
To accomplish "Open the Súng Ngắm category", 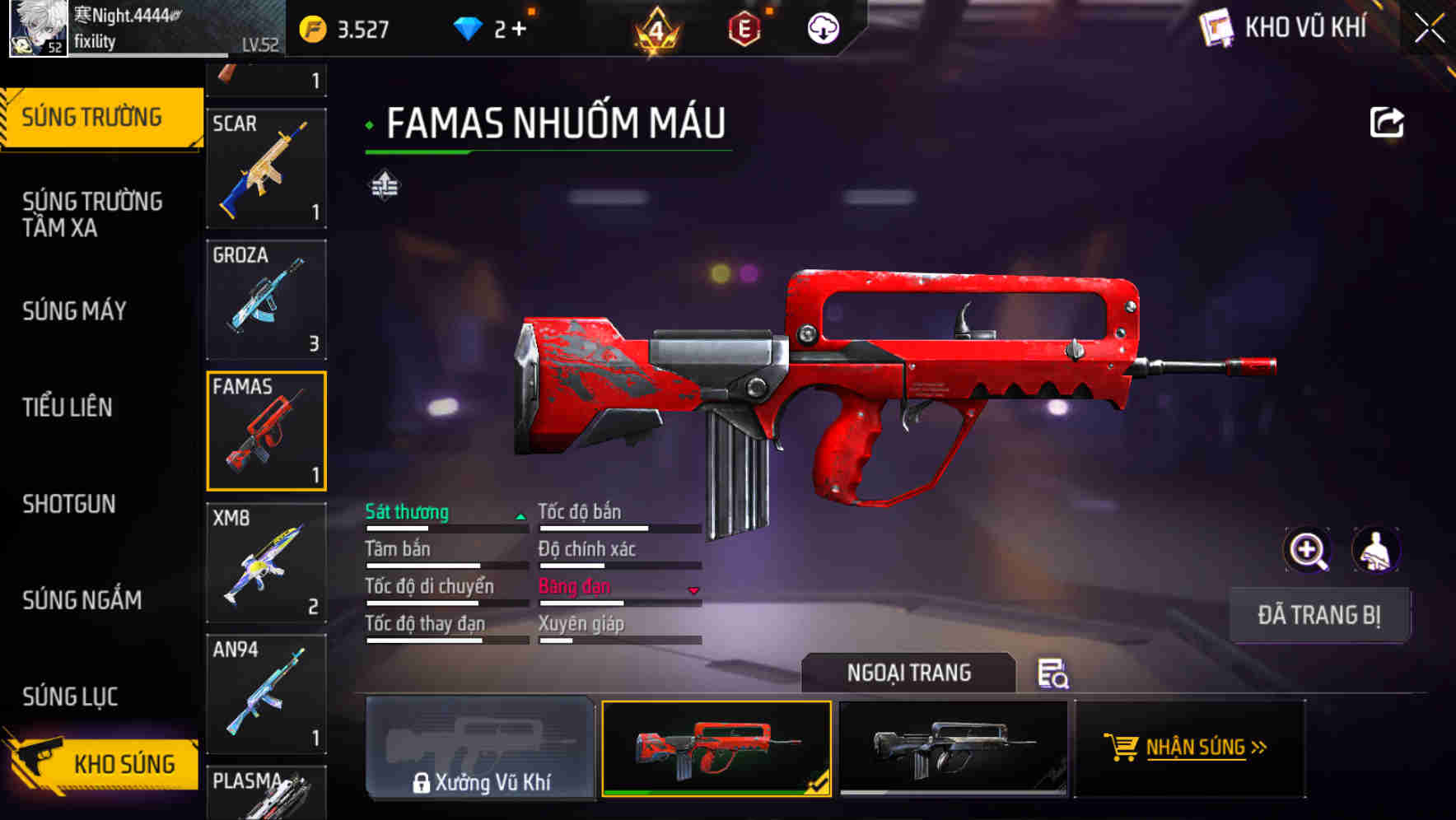I will (x=82, y=600).
